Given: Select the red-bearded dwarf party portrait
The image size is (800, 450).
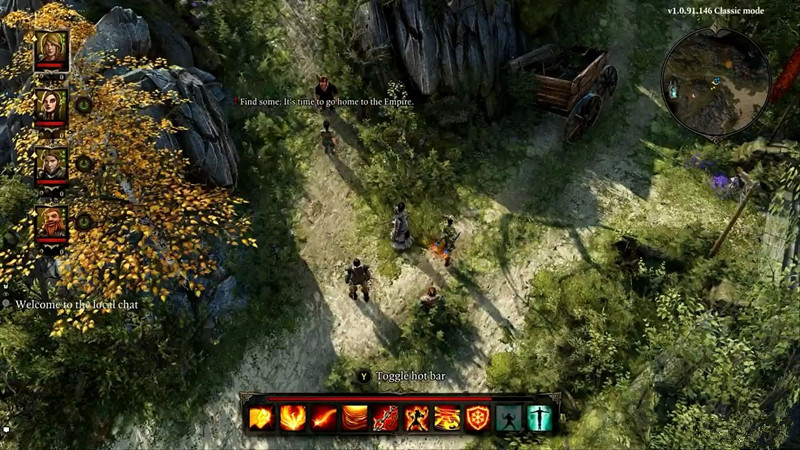Looking at the screenshot, I should click(x=51, y=221).
